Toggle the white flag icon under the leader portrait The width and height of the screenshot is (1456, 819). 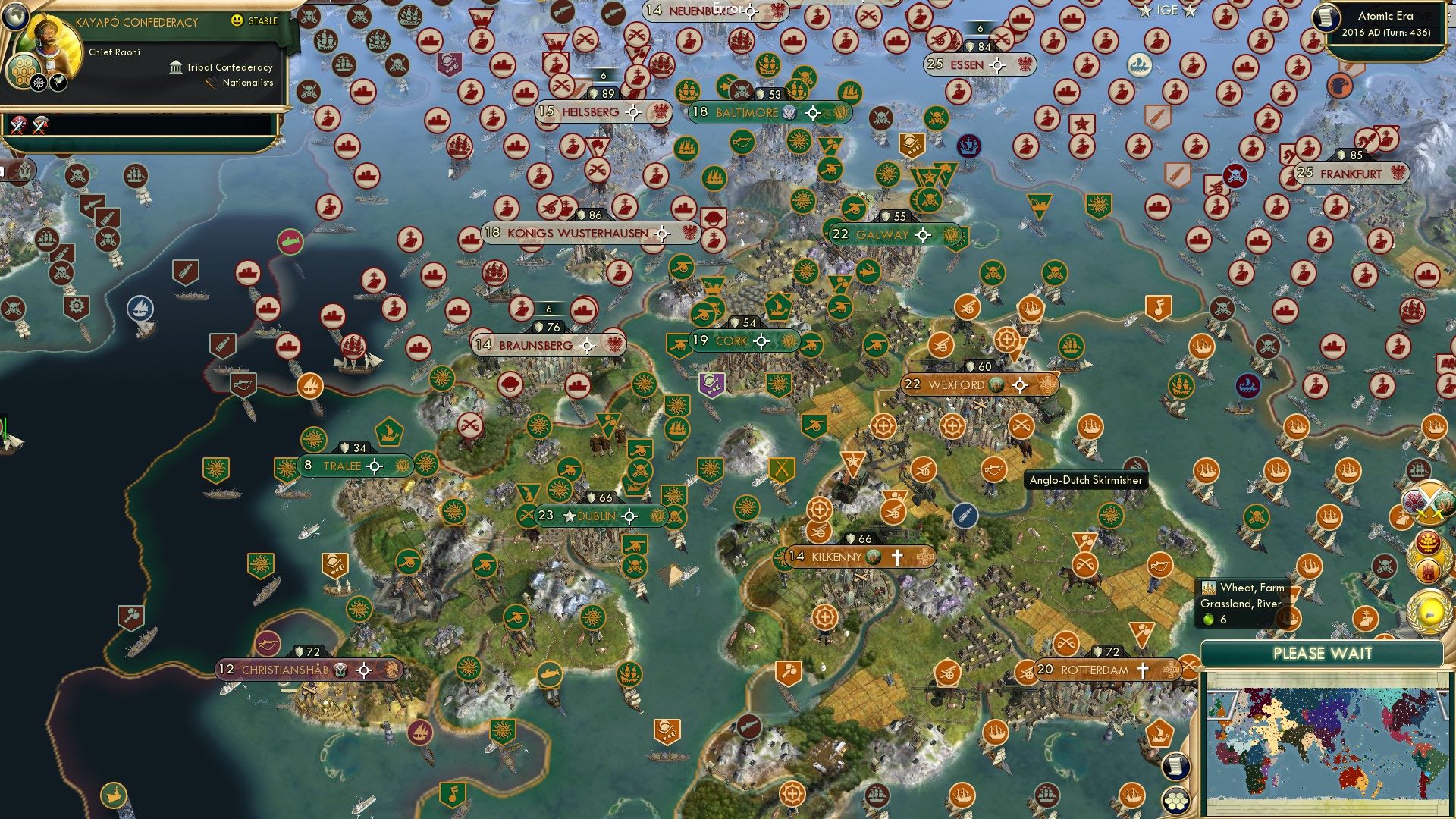coord(58,83)
